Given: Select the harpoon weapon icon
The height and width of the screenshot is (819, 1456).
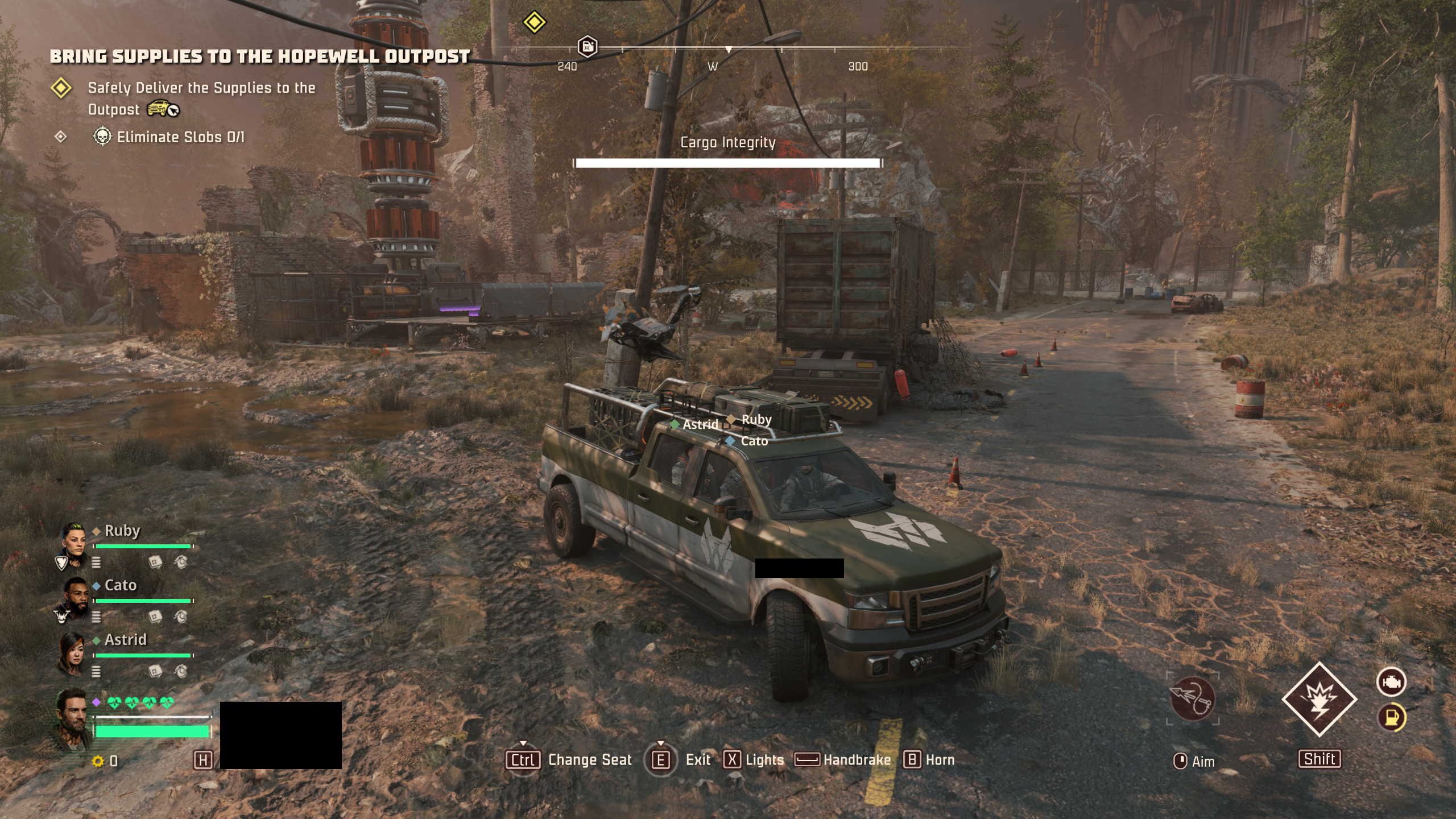Looking at the screenshot, I should [1193, 698].
